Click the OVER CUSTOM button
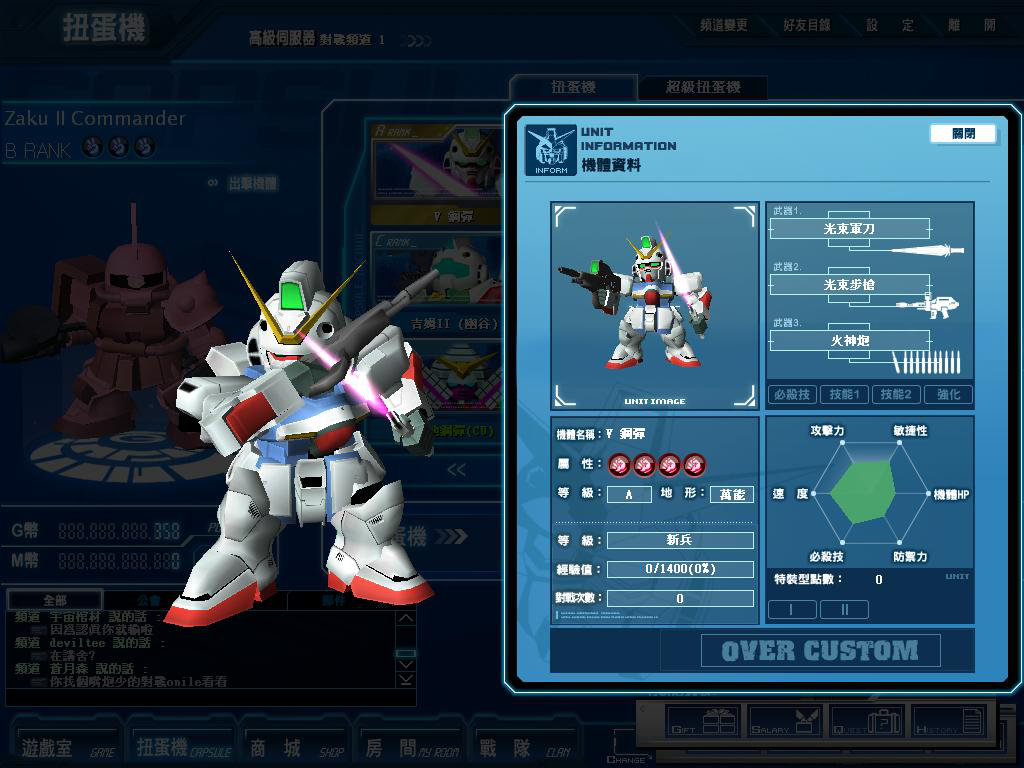 pos(819,651)
